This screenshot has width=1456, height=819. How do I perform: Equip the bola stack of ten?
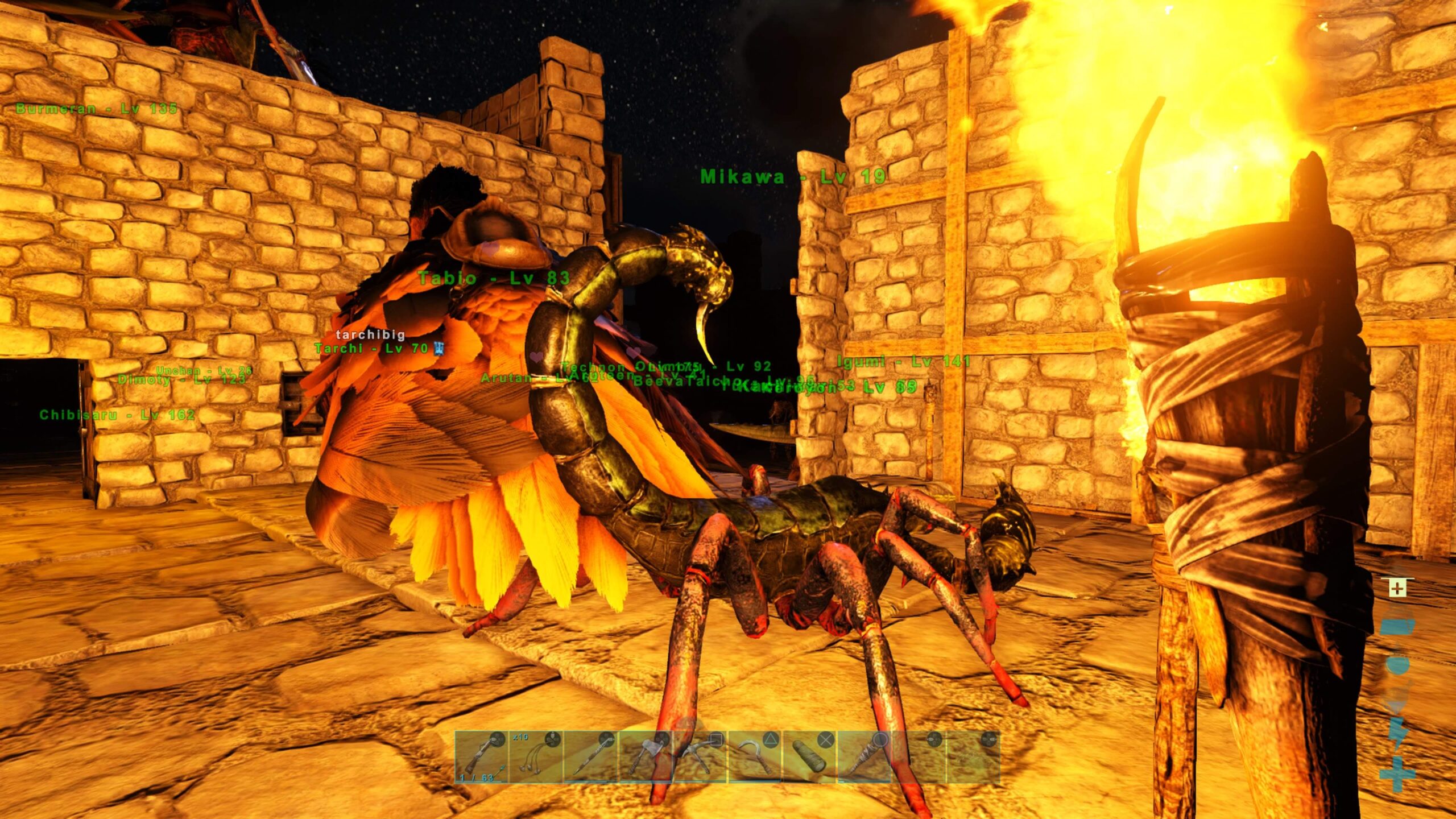536,758
